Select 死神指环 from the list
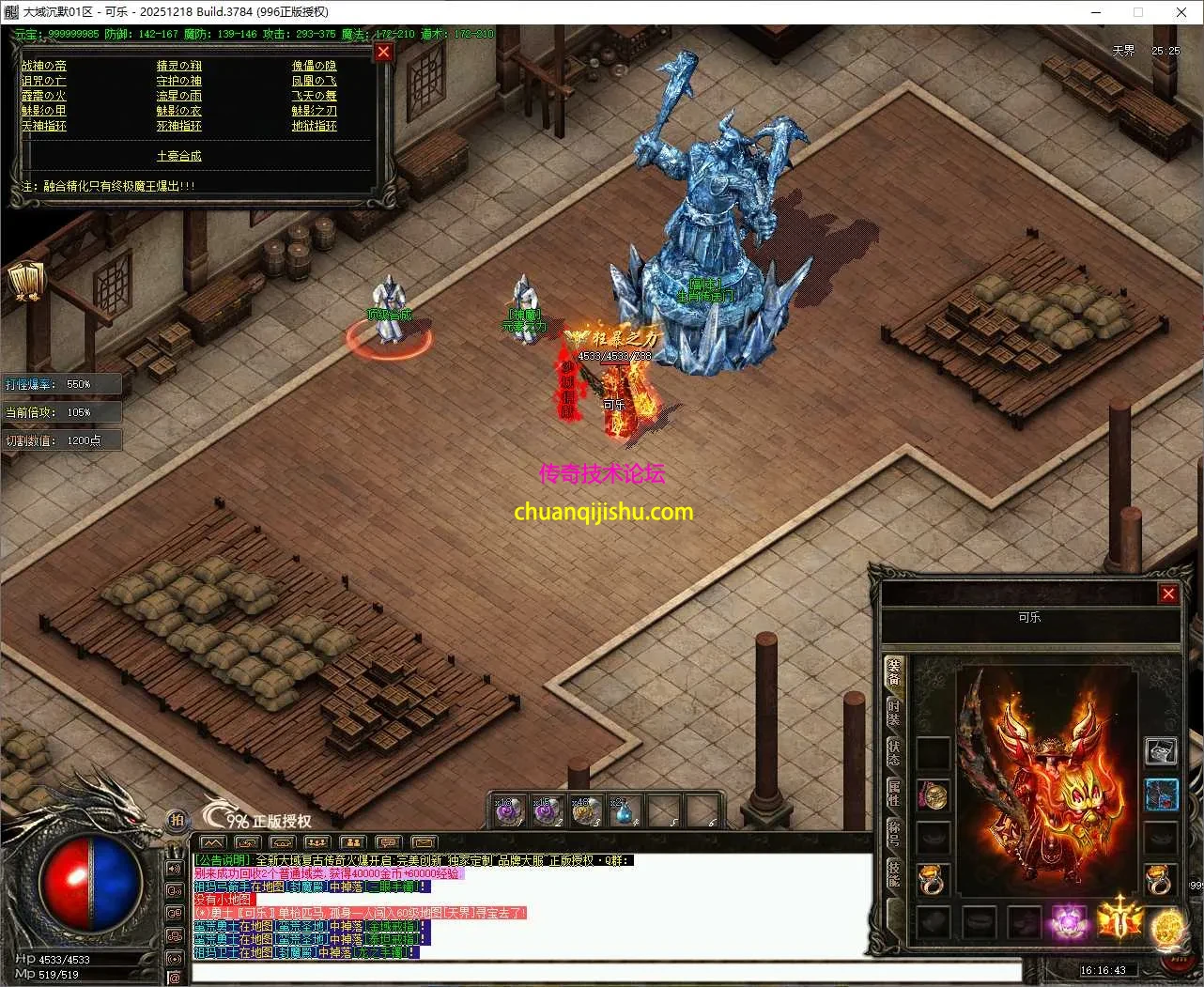1204x987 pixels. 178,126
